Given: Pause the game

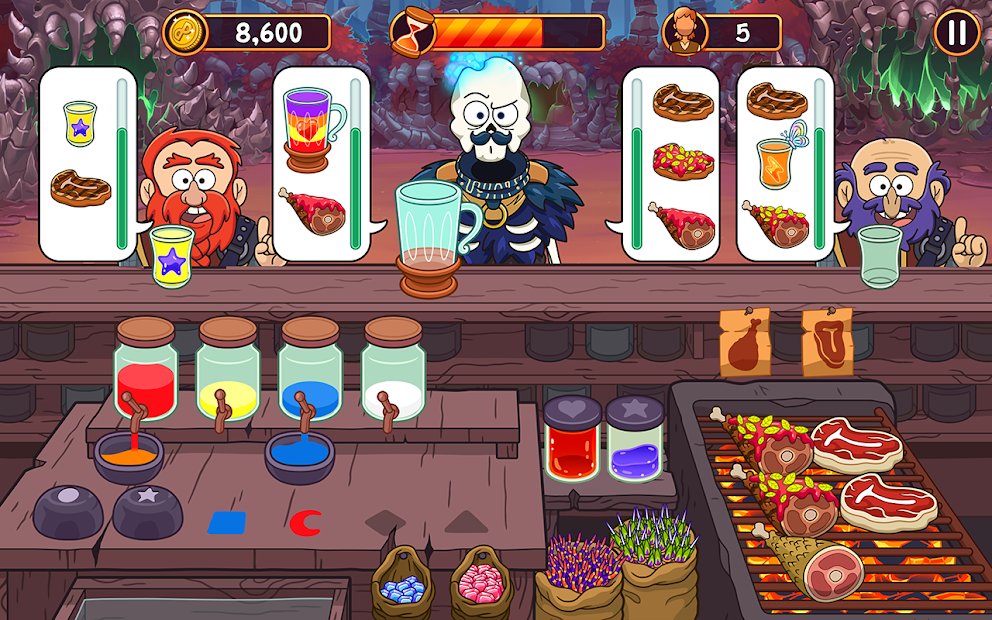Looking at the screenshot, I should point(957,33).
